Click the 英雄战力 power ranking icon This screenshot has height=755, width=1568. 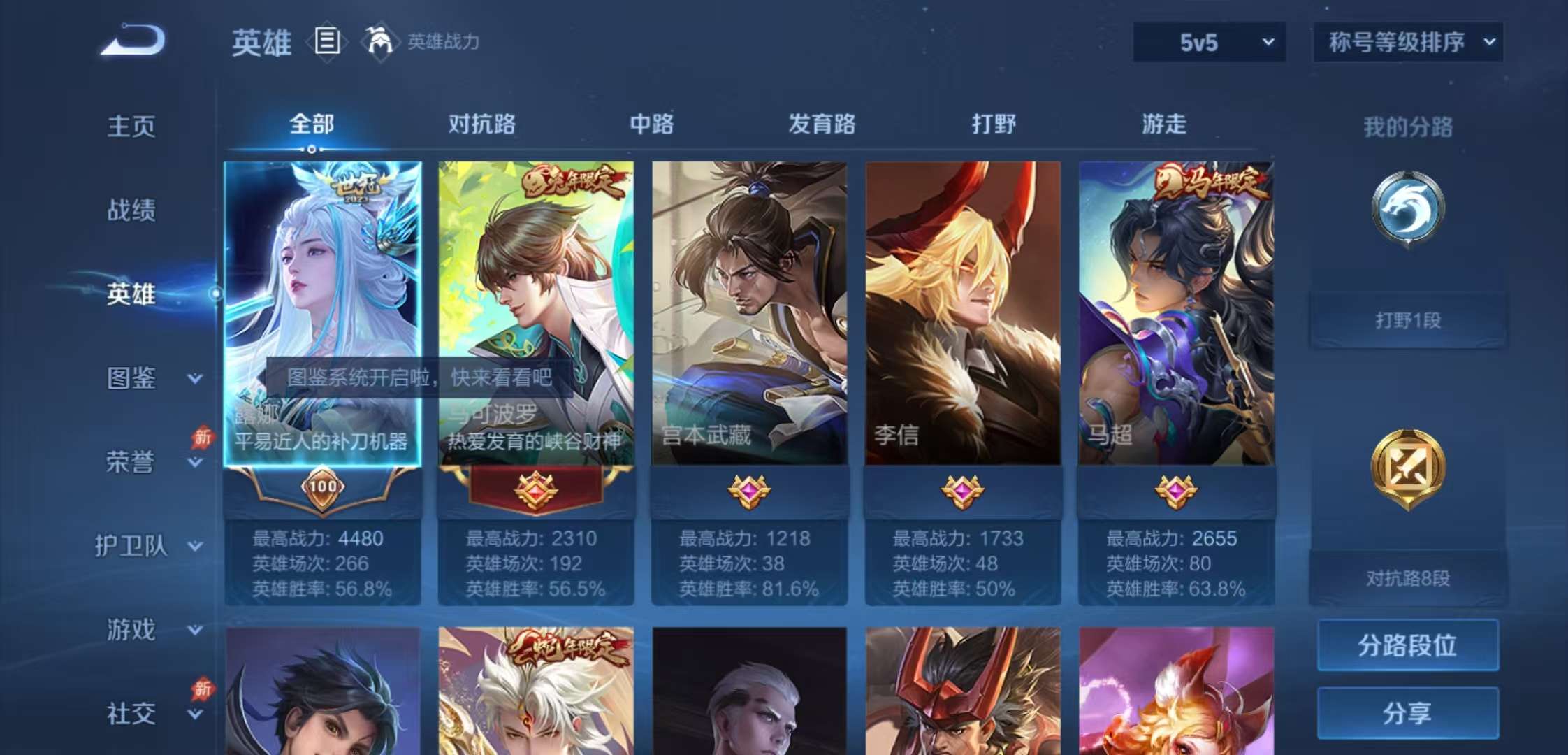tap(378, 43)
